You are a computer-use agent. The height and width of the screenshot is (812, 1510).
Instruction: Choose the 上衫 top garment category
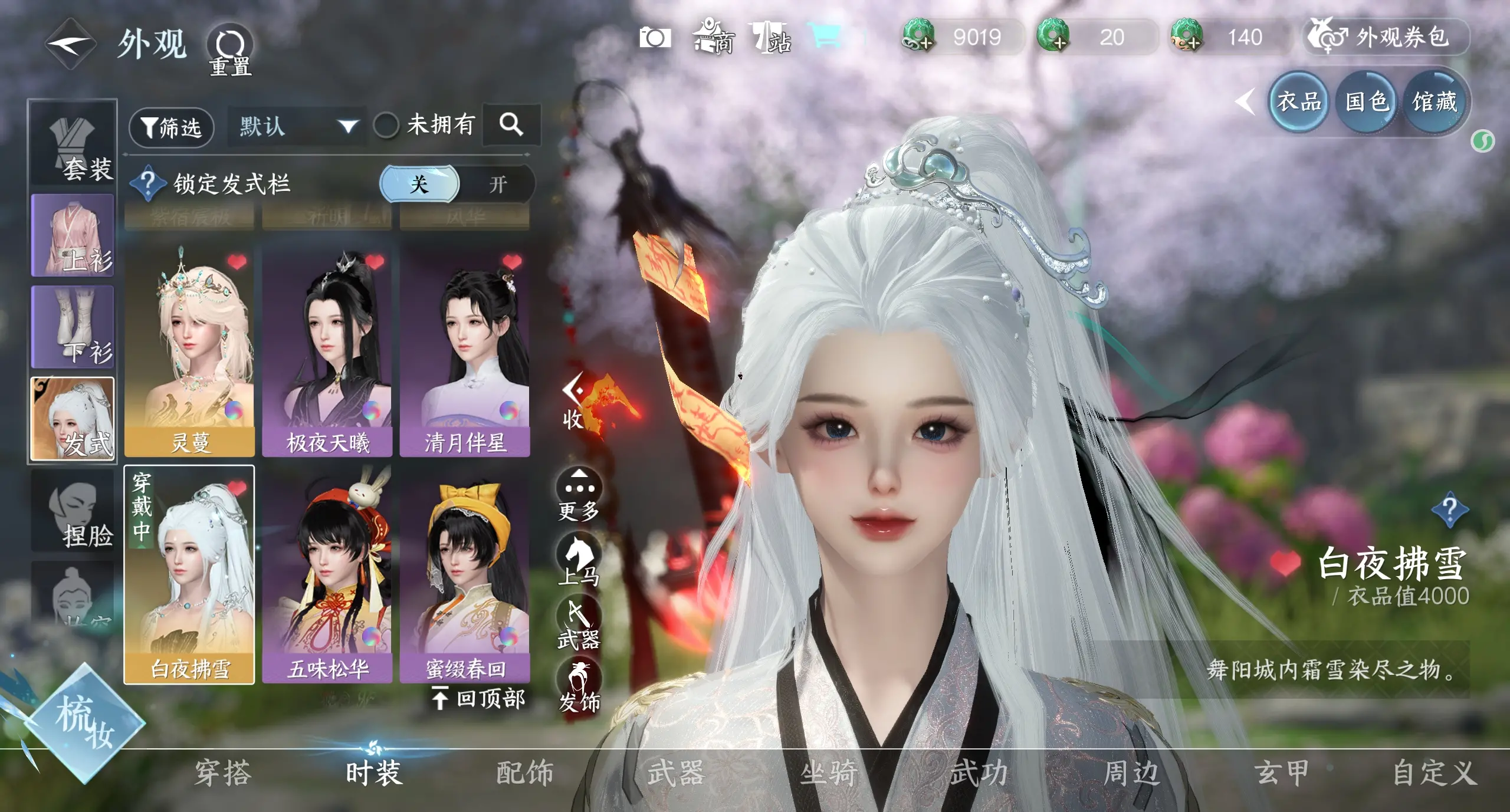(x=73, y=235)
